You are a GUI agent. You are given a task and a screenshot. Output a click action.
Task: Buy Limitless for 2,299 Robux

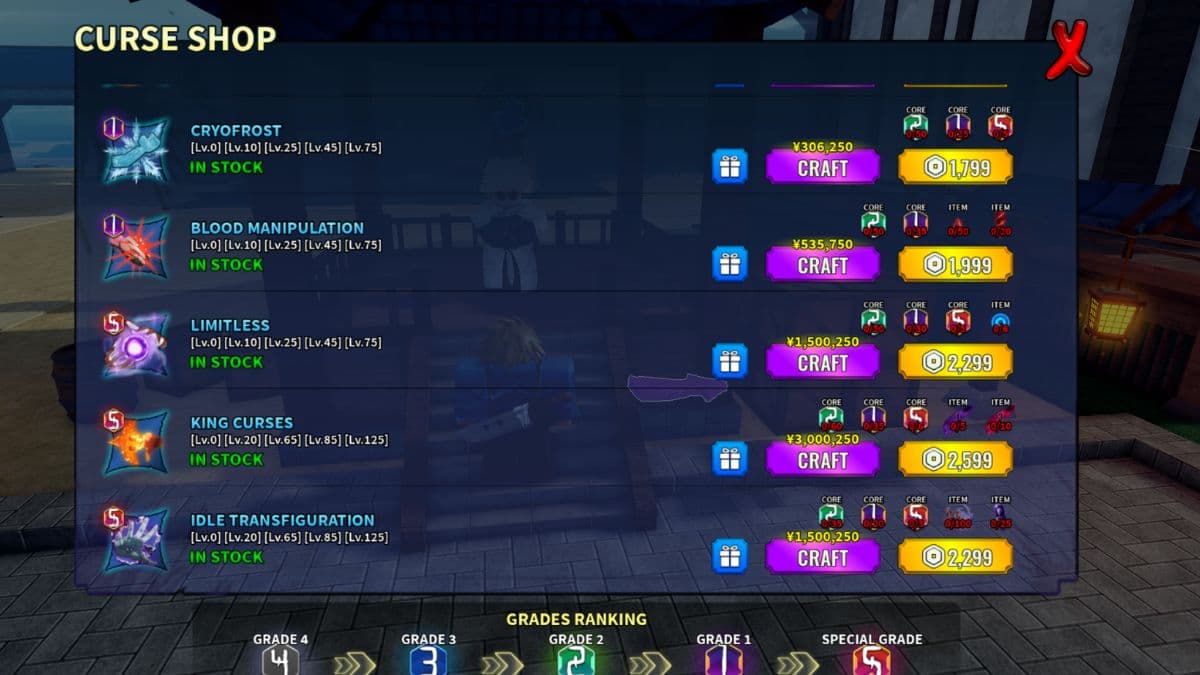pyautogui.click(x=955, y=362)
